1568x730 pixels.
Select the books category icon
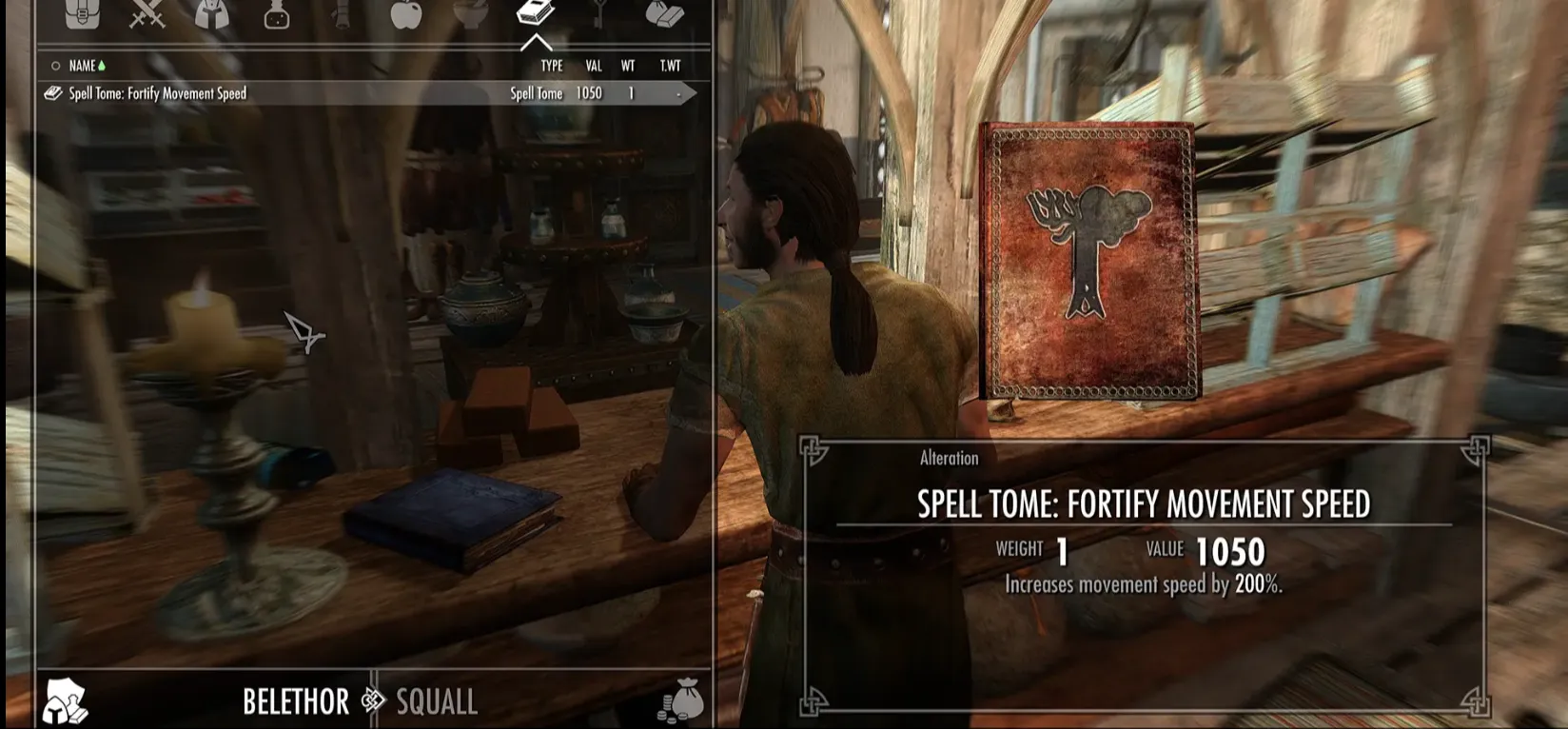point(536,13)
